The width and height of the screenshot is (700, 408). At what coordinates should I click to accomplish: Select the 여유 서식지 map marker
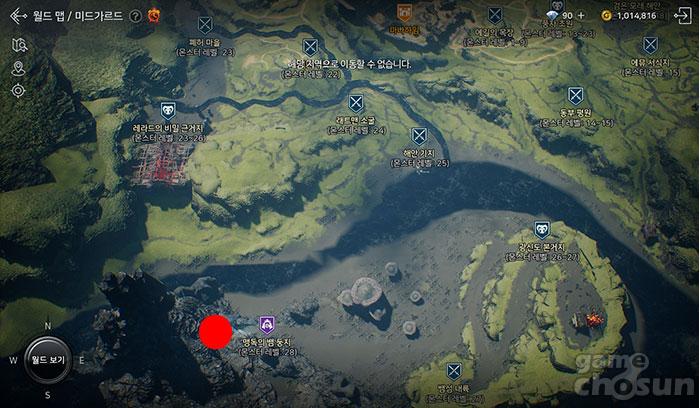[650, 45]
